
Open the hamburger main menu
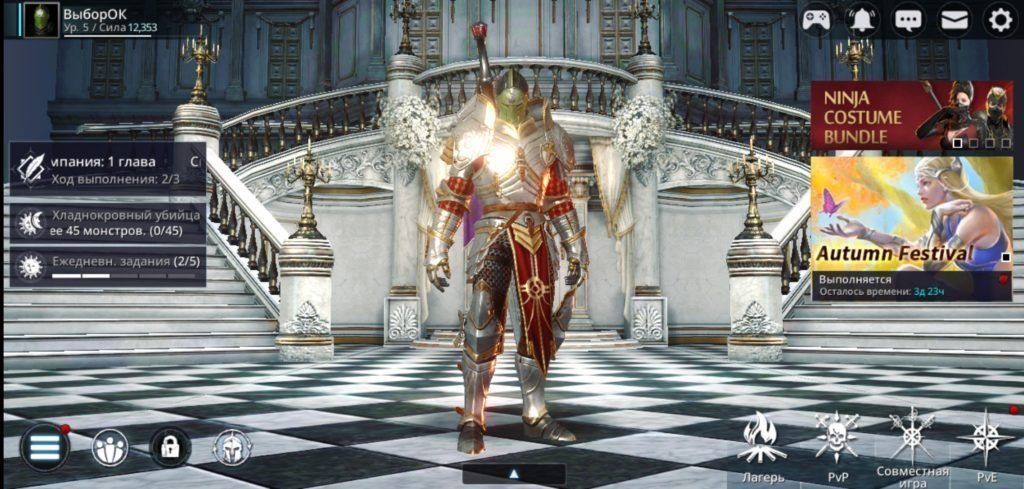(45, 447)
